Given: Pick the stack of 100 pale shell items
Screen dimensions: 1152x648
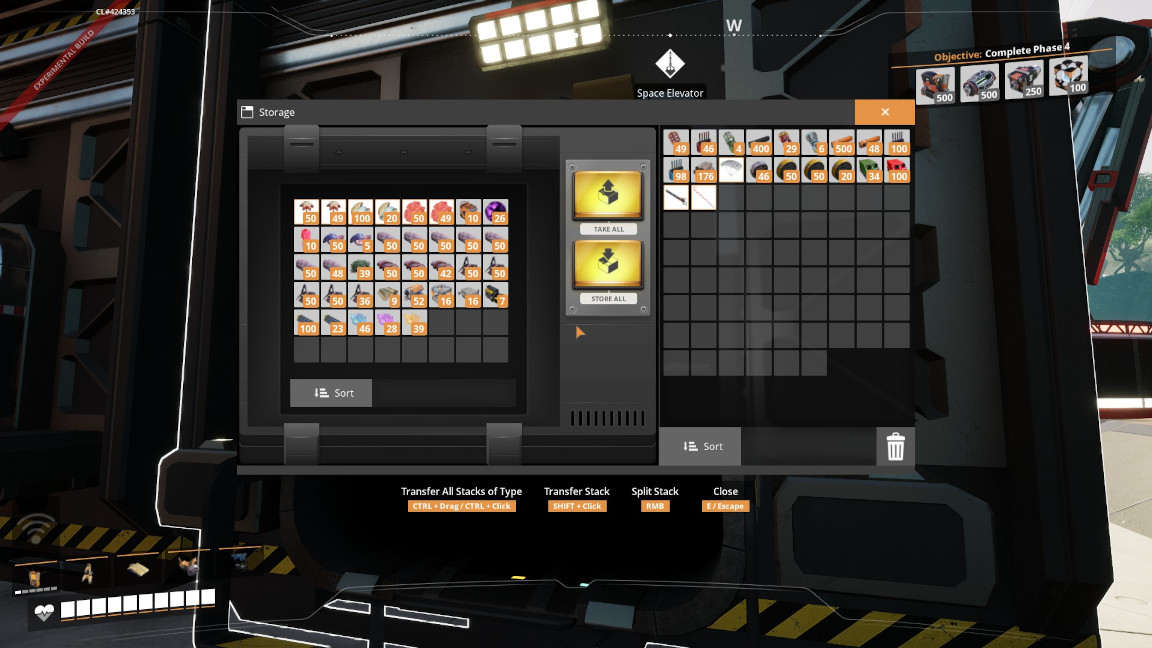Looking at the screenshot, I should click(x=361, y=211).
